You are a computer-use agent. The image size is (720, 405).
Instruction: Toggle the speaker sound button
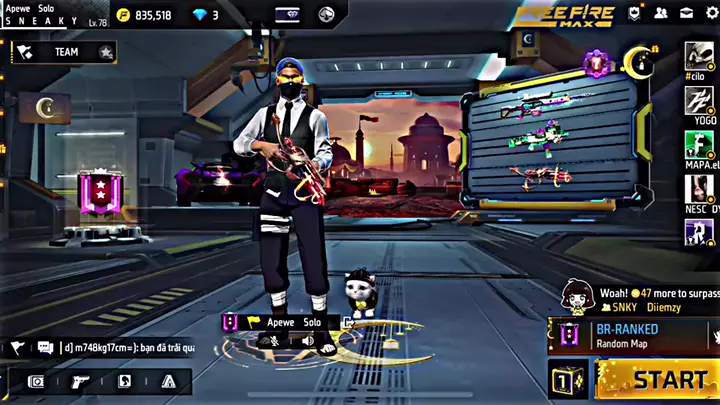pyautogui.click(x=307, y=341)
